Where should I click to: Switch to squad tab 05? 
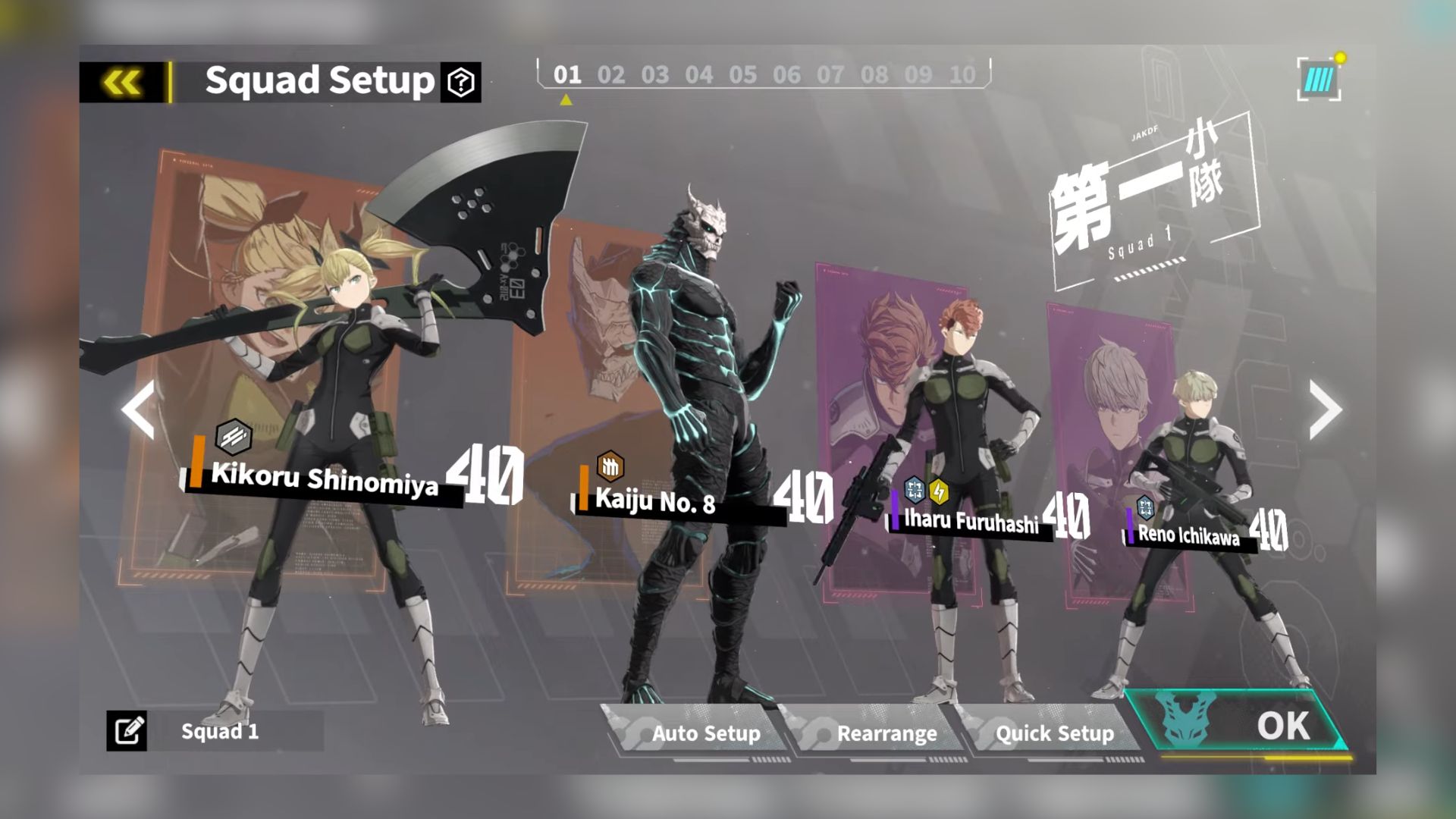click(x=742, y=75)
